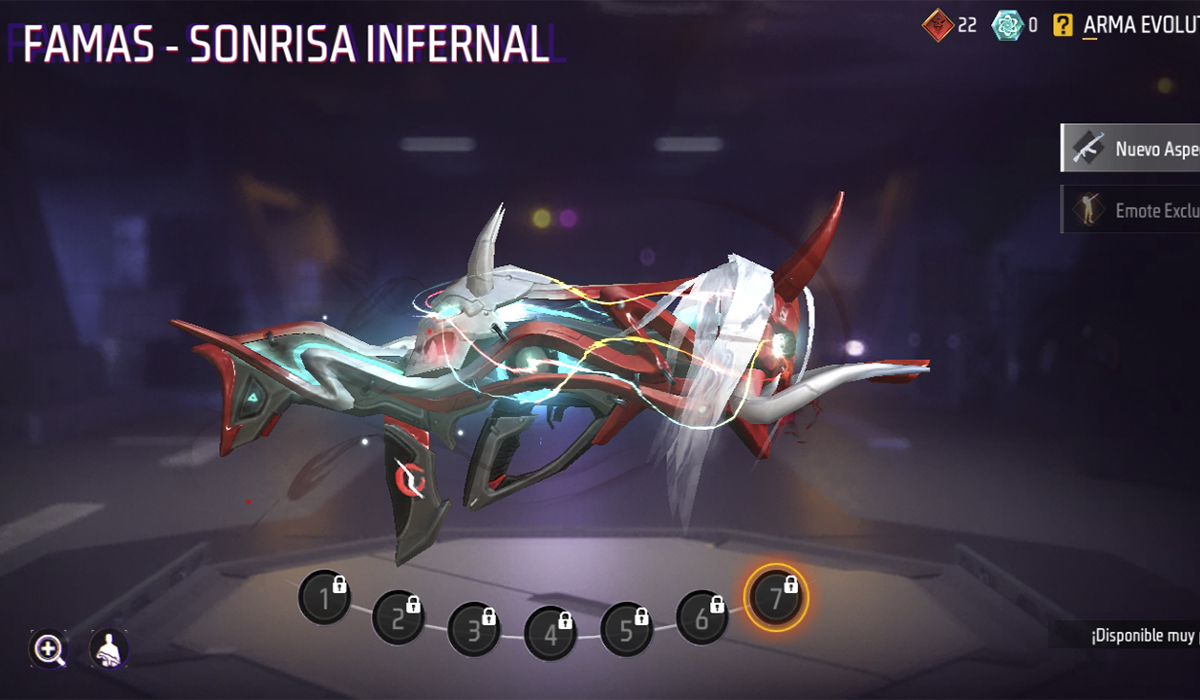The height and width of the screenshot is (700, 1200).
Task: Select evolution level 1 node
Action: (324, 598)
